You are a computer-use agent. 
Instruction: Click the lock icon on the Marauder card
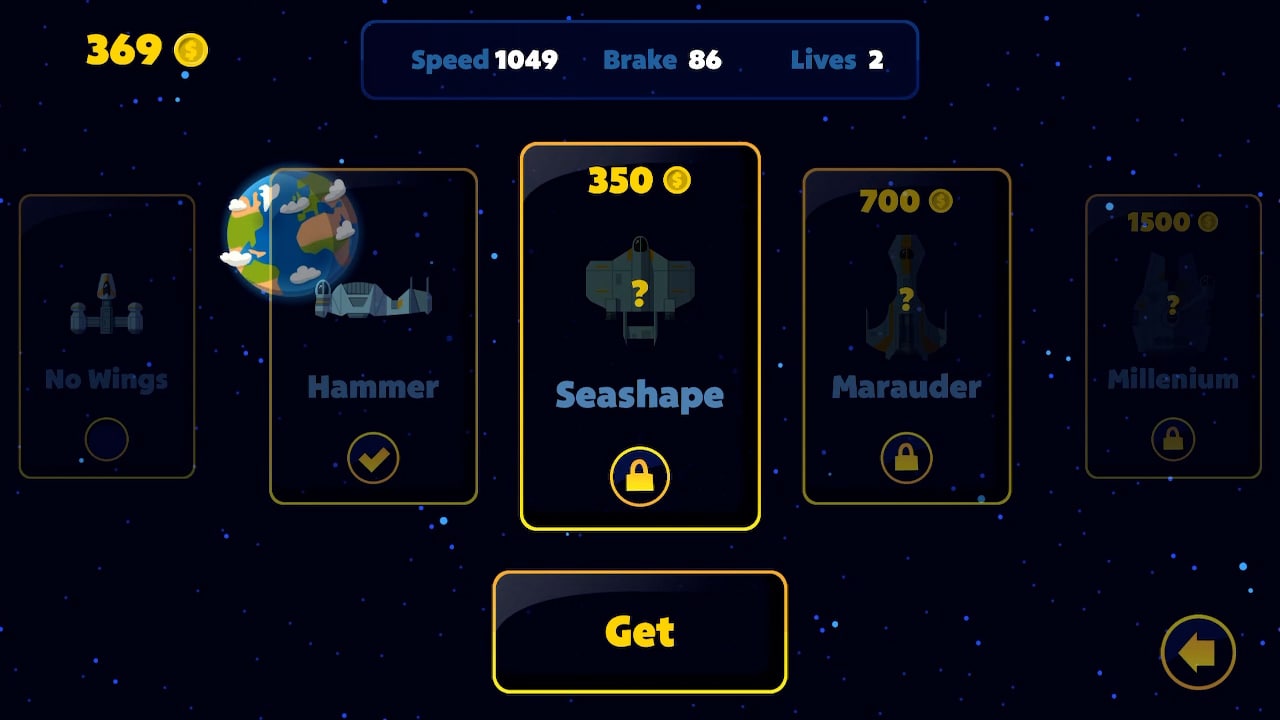click(906, 457)
